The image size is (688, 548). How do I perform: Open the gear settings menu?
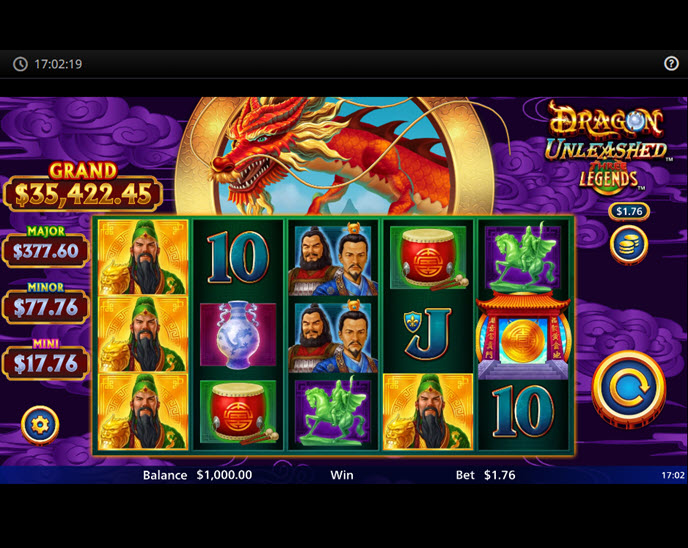(40, 425)
